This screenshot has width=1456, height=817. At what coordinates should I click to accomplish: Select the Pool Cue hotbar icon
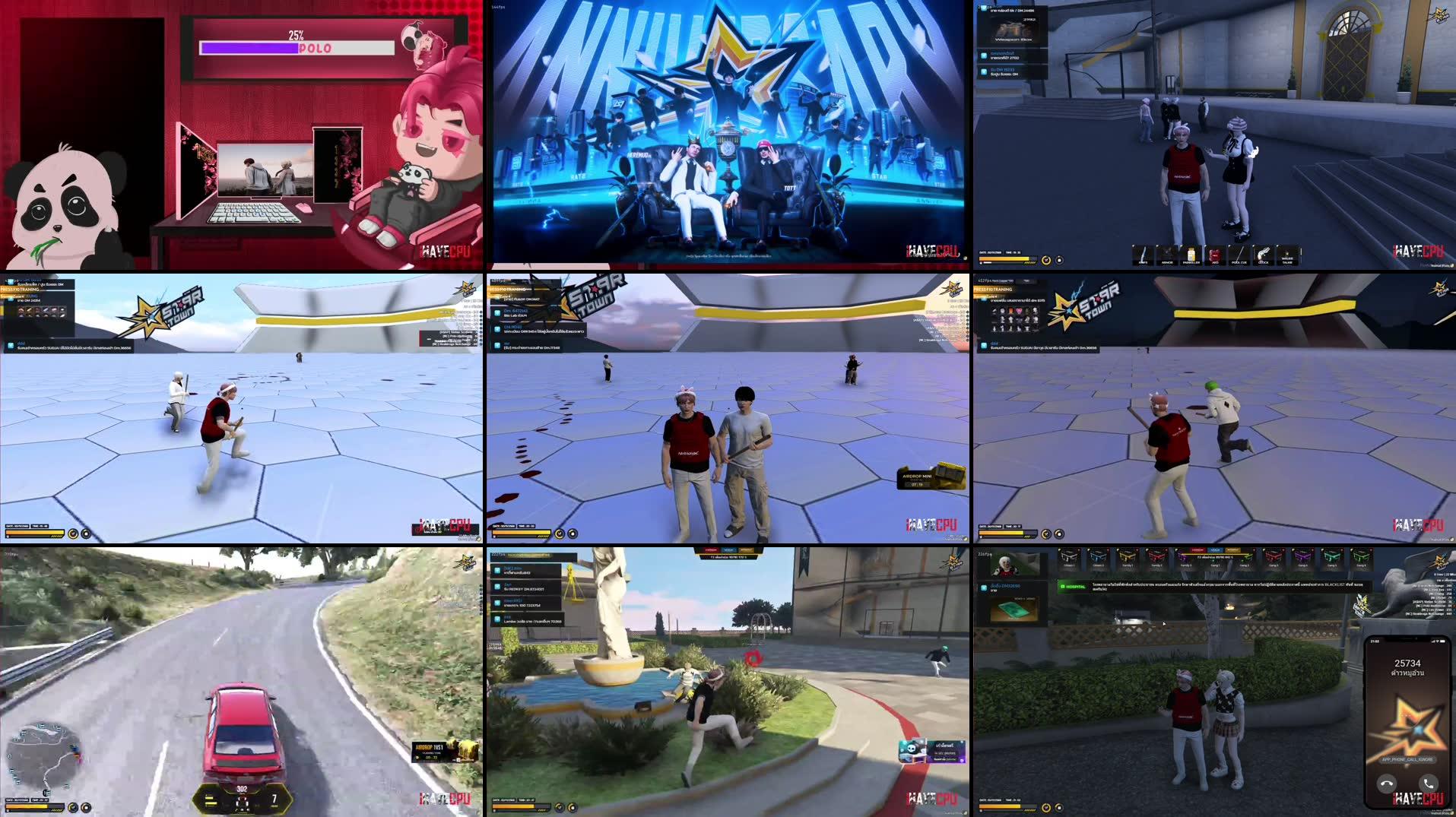point(1238,252)
